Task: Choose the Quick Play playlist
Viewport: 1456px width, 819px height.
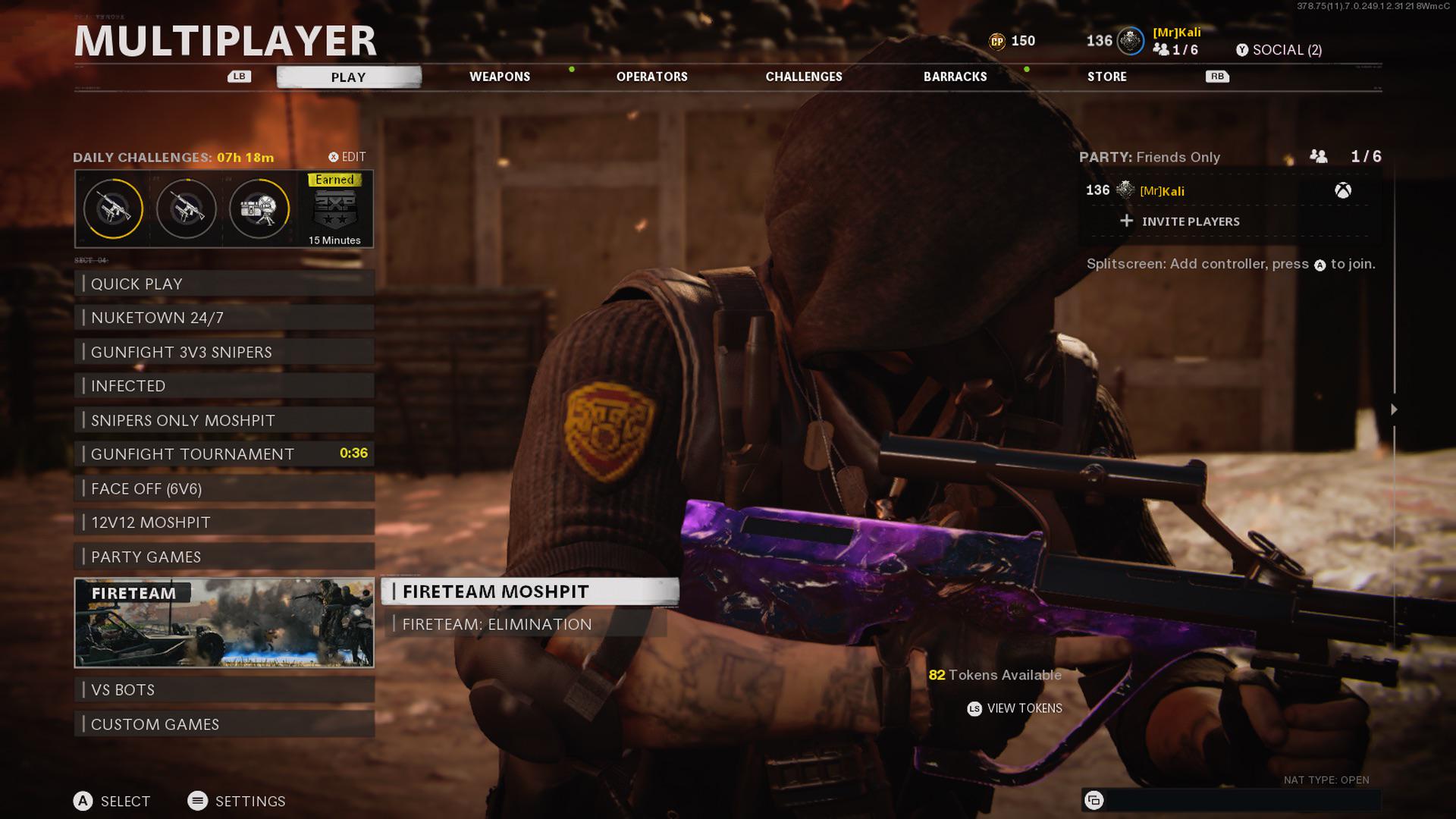Action: click(x=224, y=284)
